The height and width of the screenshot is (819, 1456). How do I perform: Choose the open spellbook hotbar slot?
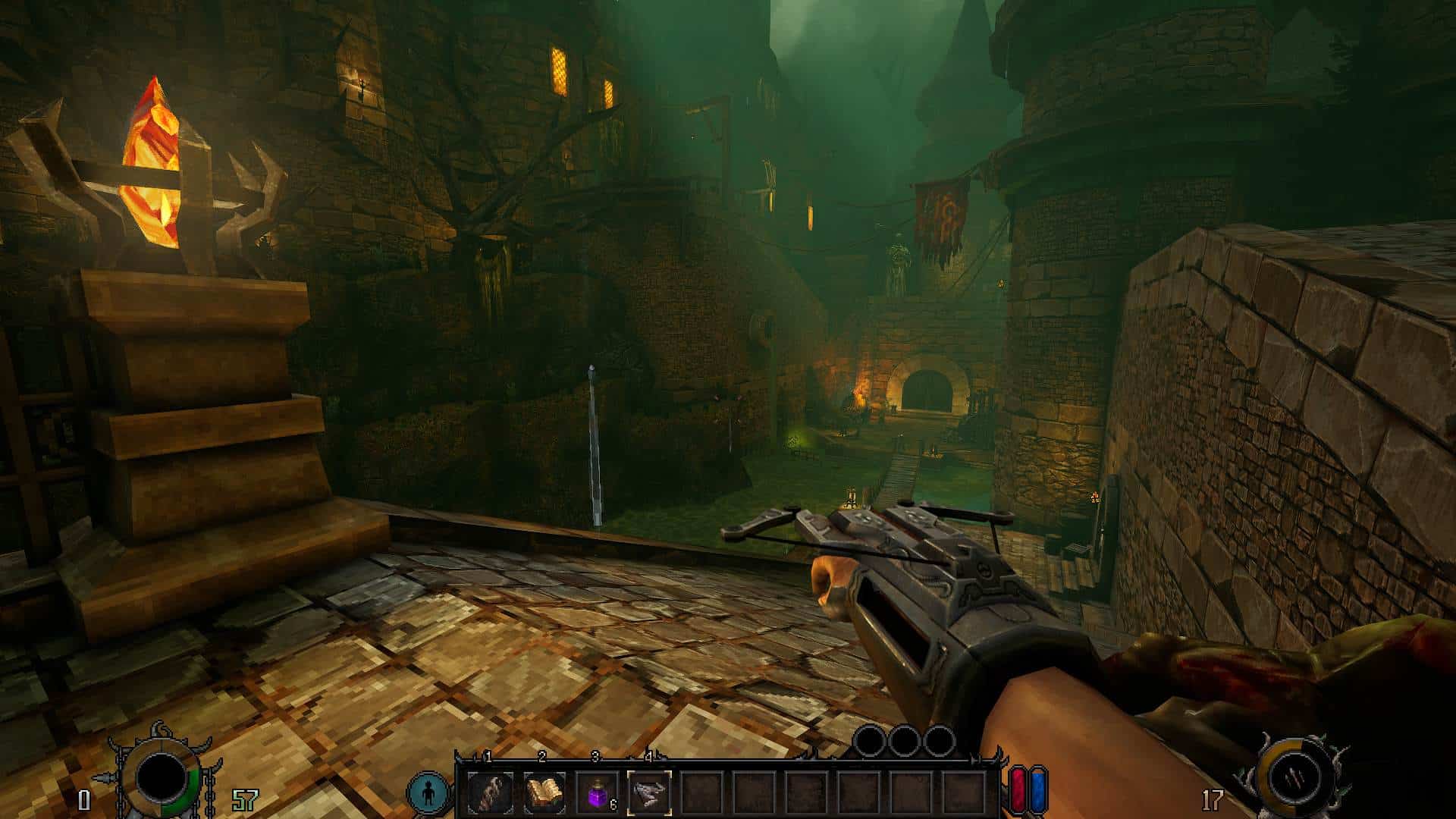pos(544,792)
